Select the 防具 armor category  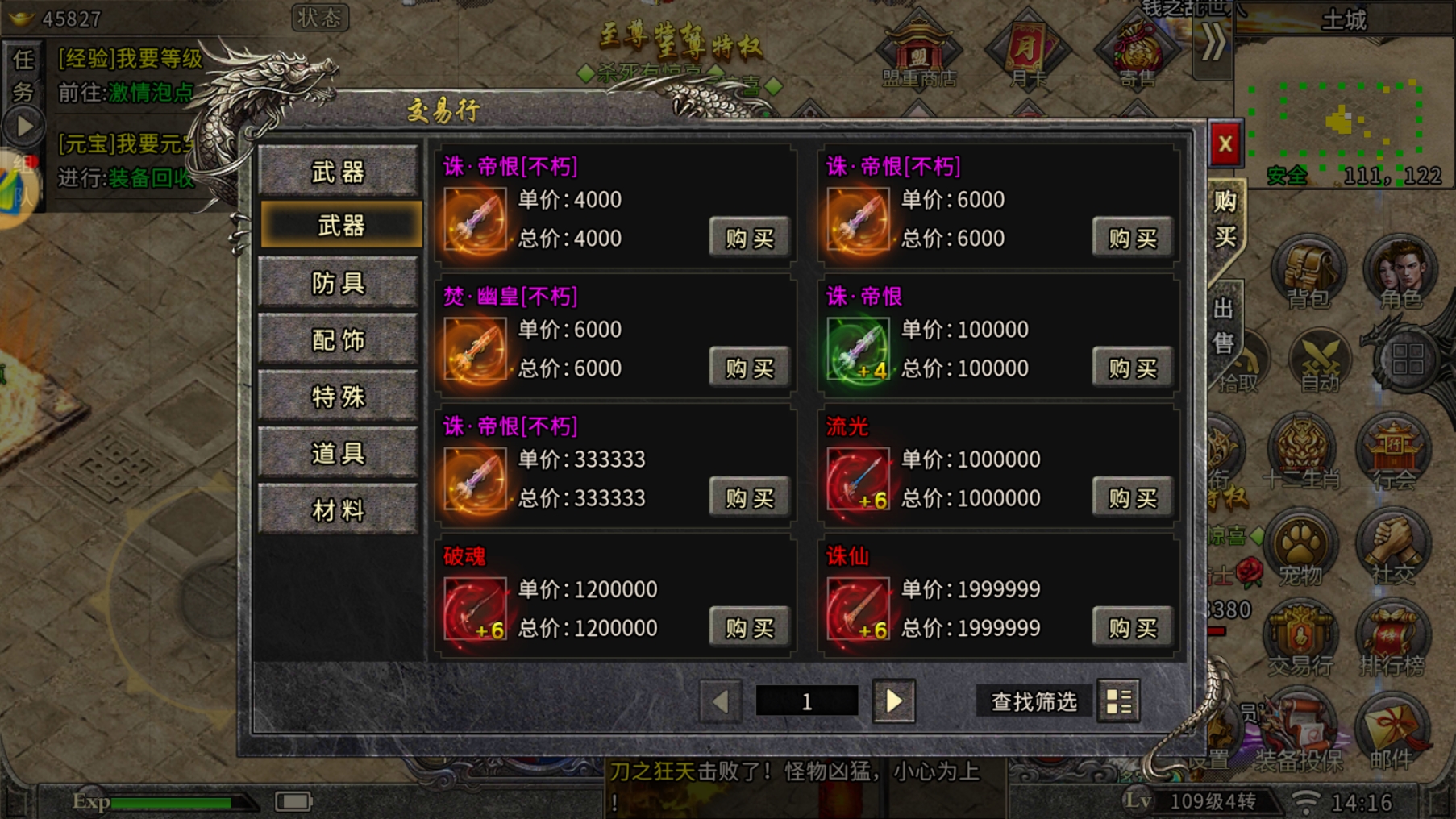point(339,283)
